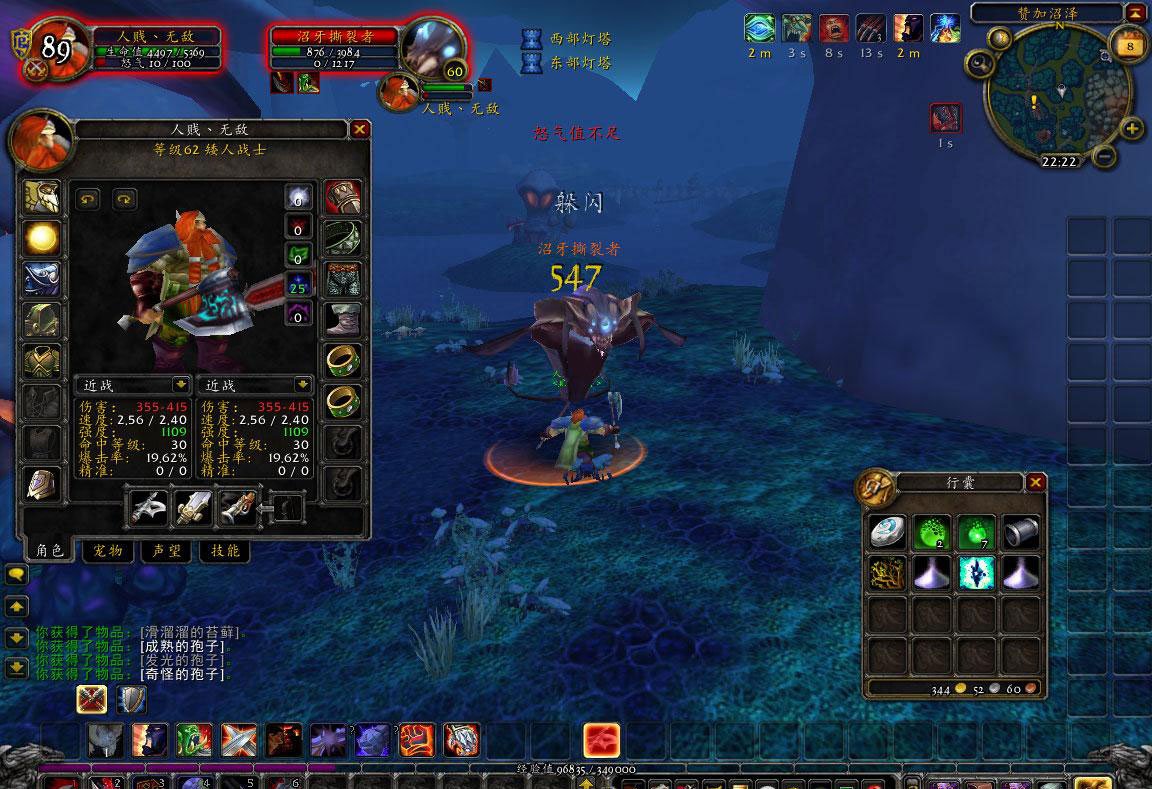Select the equipped axe main-hand slot
This screenshot has height=789, width=1152.
pos(148,508)
